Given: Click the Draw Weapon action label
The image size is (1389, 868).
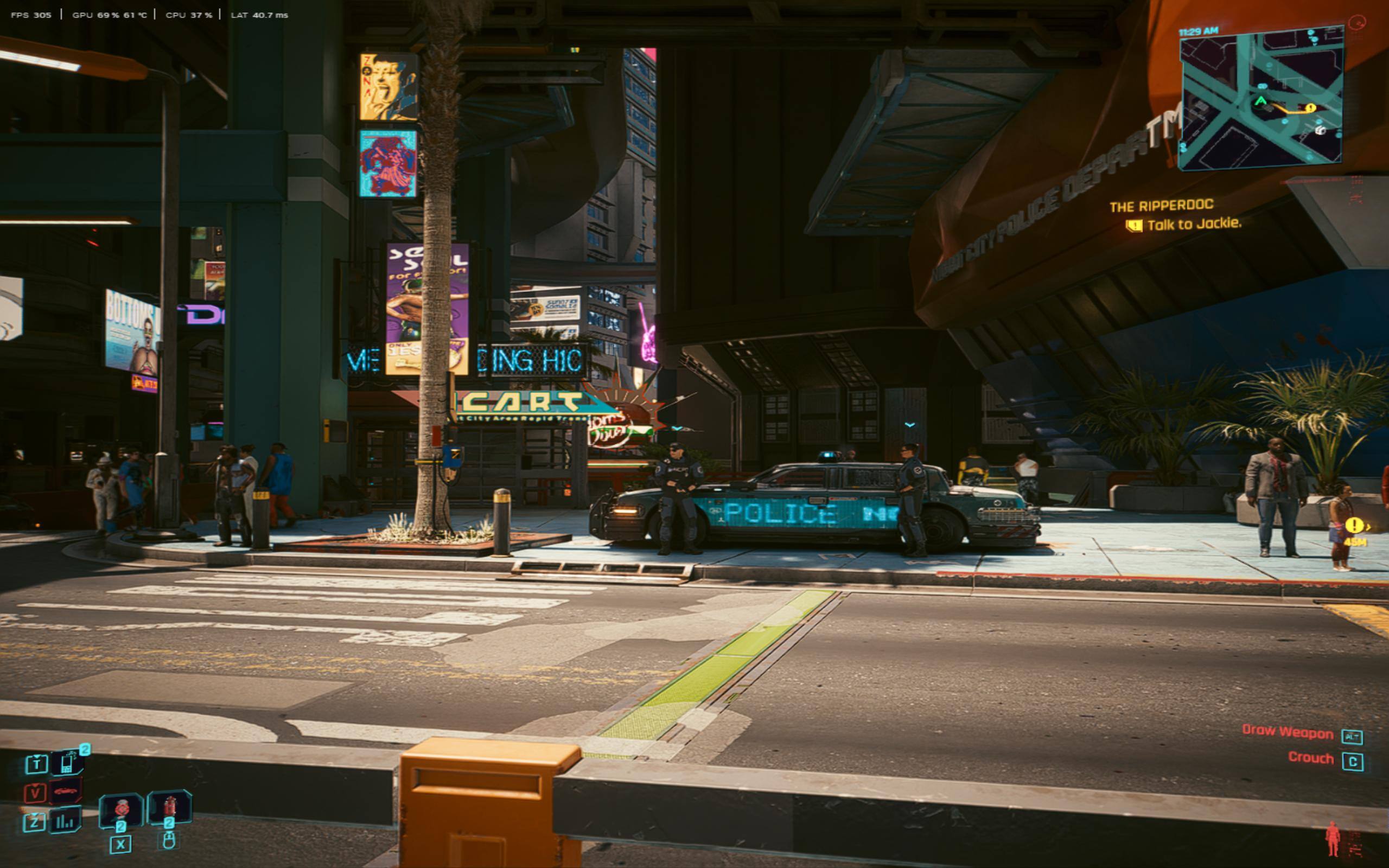Looking at the screenshot, I should [1288, 732].
